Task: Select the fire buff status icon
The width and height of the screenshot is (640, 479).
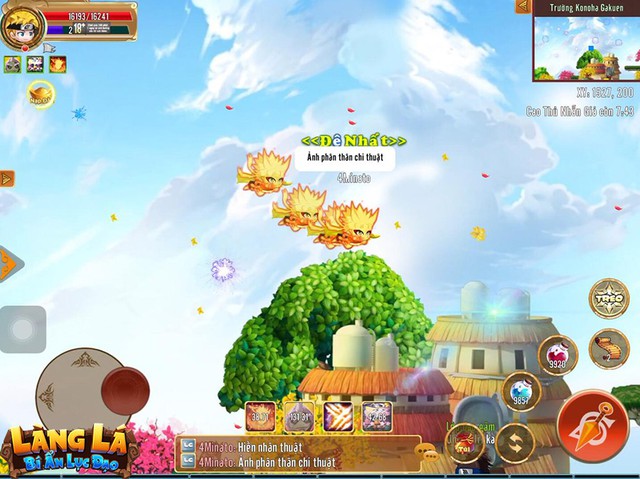Action: [58, 64]
